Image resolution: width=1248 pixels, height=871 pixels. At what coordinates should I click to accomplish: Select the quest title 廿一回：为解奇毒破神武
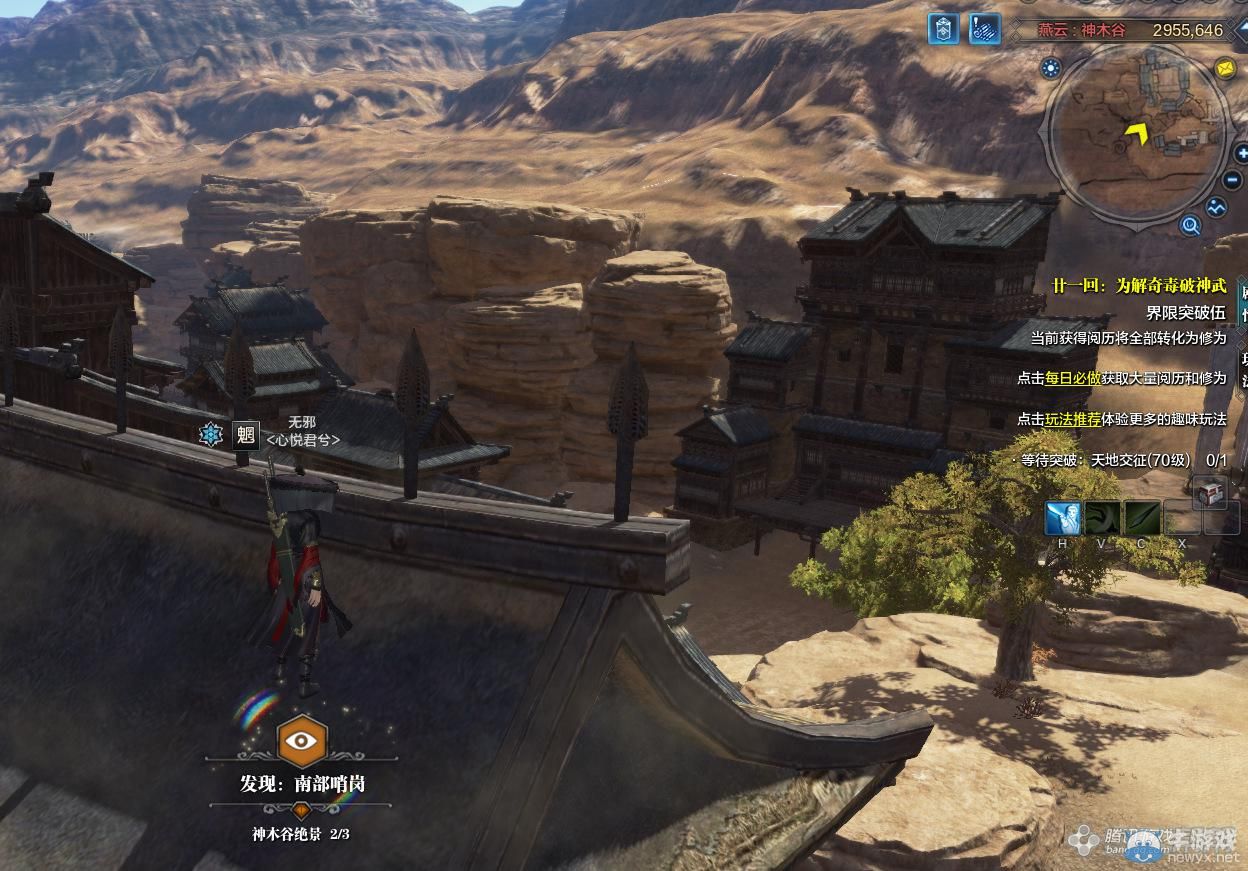point(1138,286)
